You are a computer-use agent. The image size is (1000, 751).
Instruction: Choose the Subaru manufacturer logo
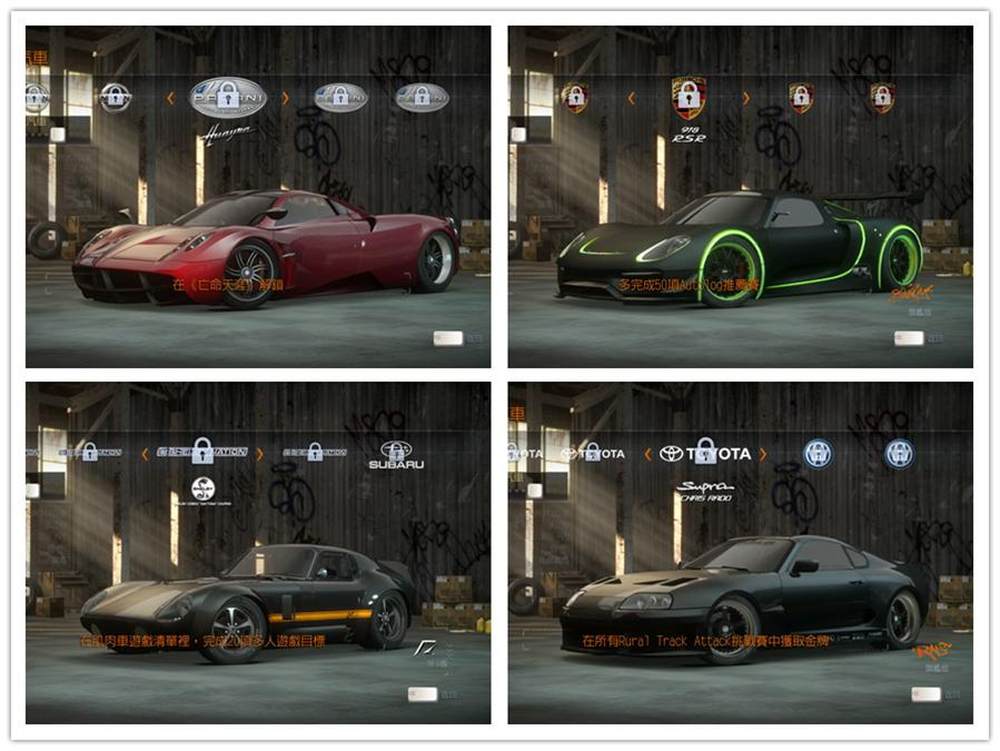click(396, 455)
